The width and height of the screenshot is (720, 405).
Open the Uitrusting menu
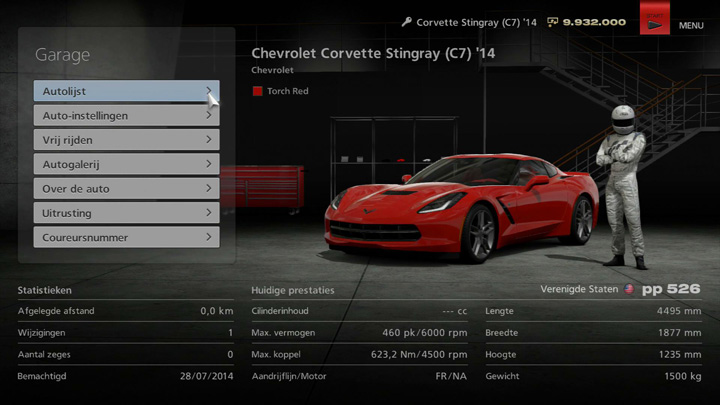coord(126,213)
